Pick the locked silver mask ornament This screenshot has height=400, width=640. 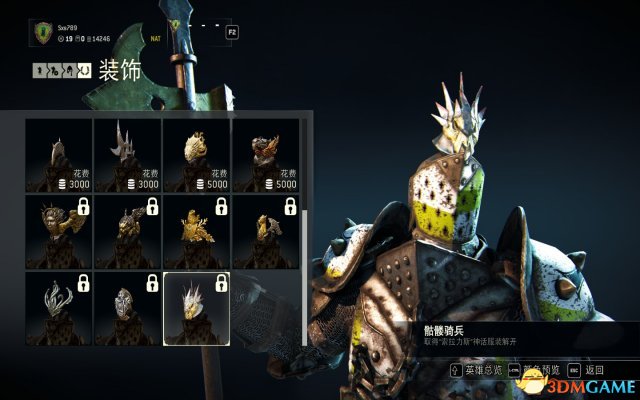128,306
